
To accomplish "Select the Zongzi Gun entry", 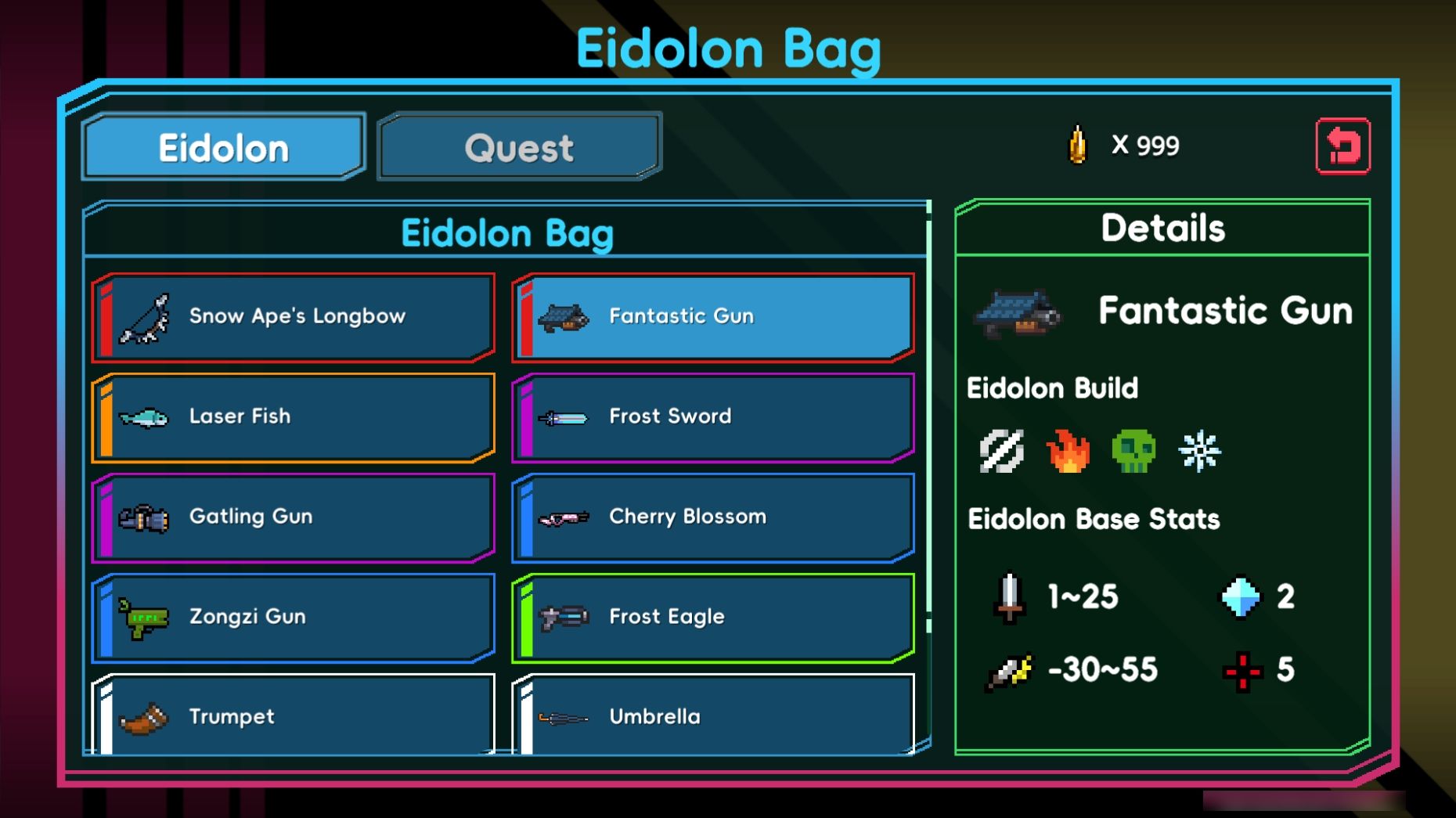I will pyautogui.click(x=294, y=618).
